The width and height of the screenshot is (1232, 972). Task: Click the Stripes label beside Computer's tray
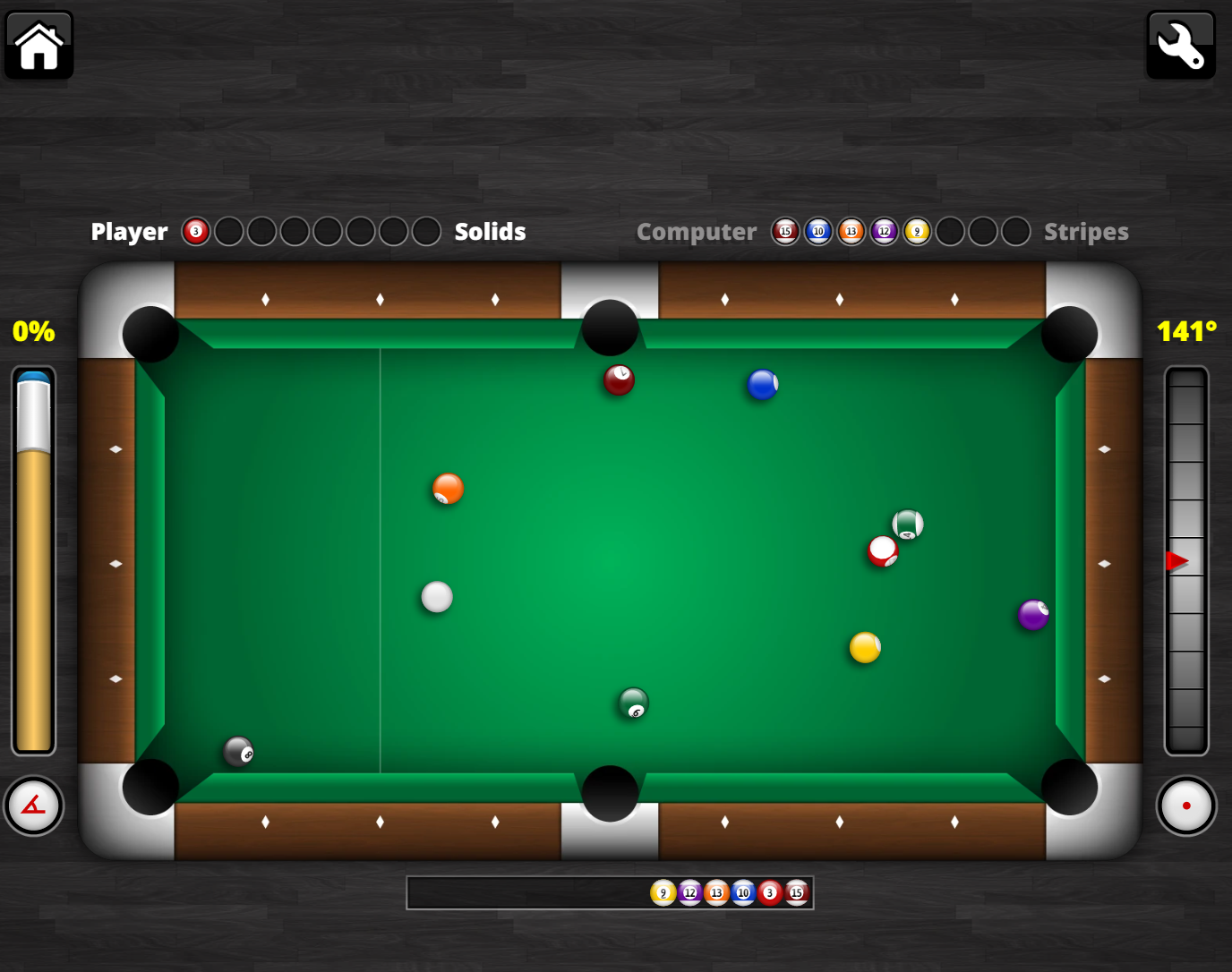(x=1086, y=231)
